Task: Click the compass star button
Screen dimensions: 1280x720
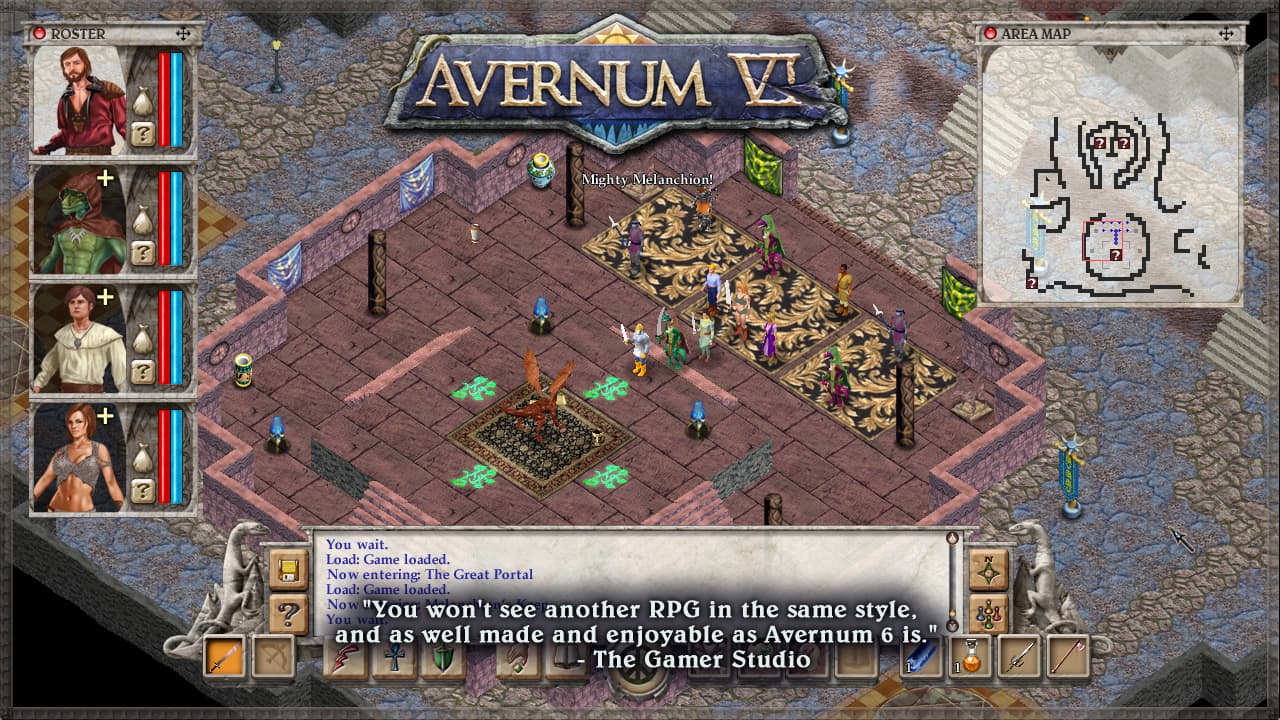Action: (987, 570)
